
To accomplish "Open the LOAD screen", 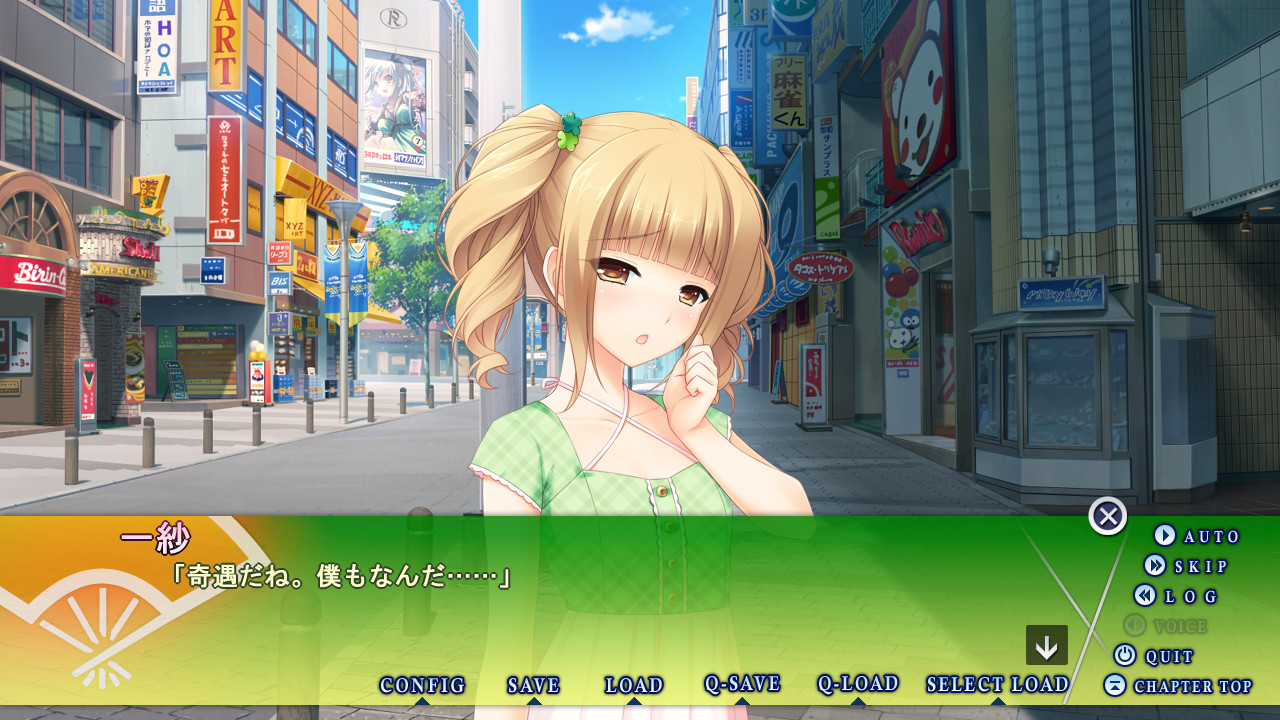I will 634,686.
